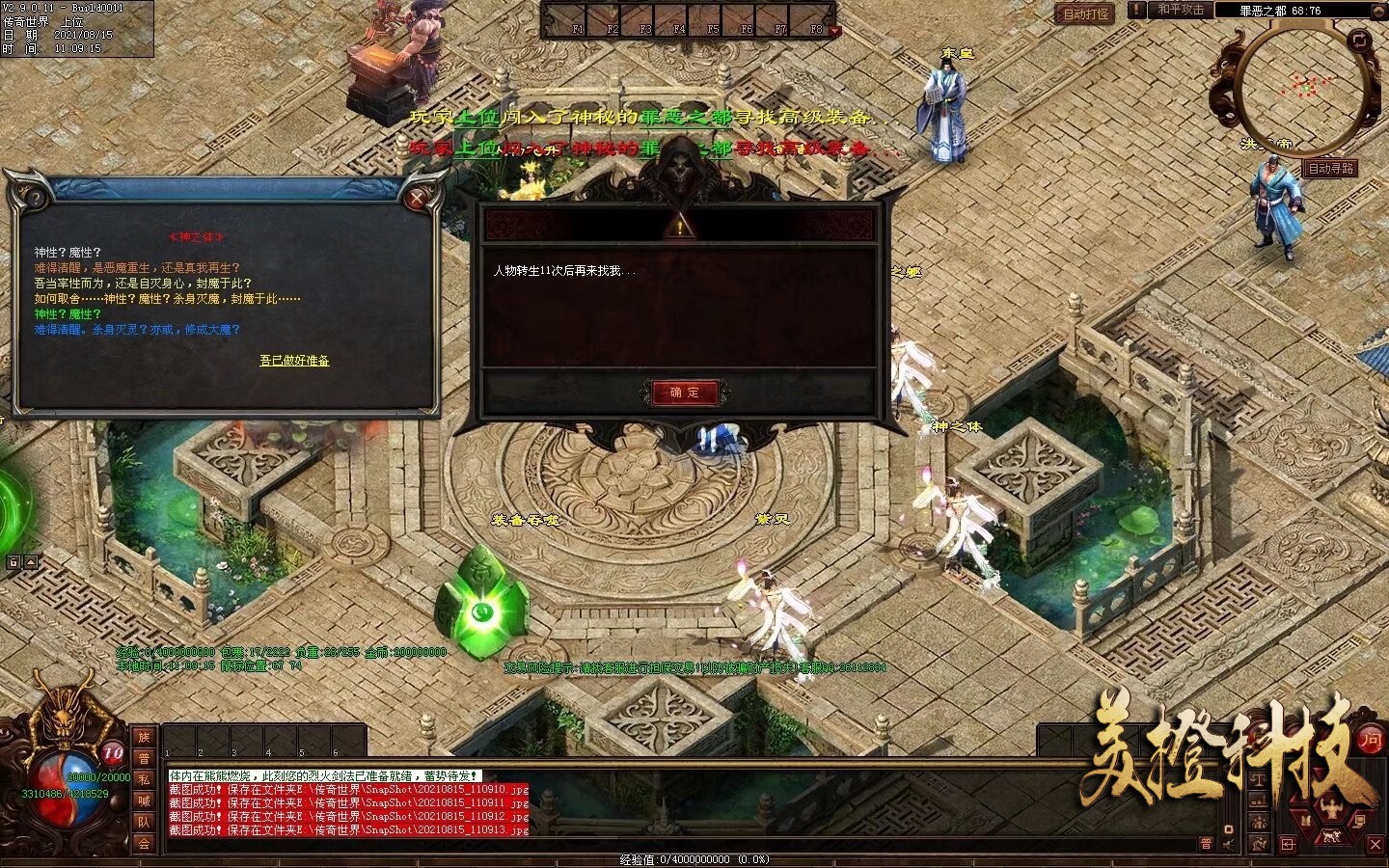Click the circular minimap
This screenshot has height=868, width=1389.
tap(1305, 89)
